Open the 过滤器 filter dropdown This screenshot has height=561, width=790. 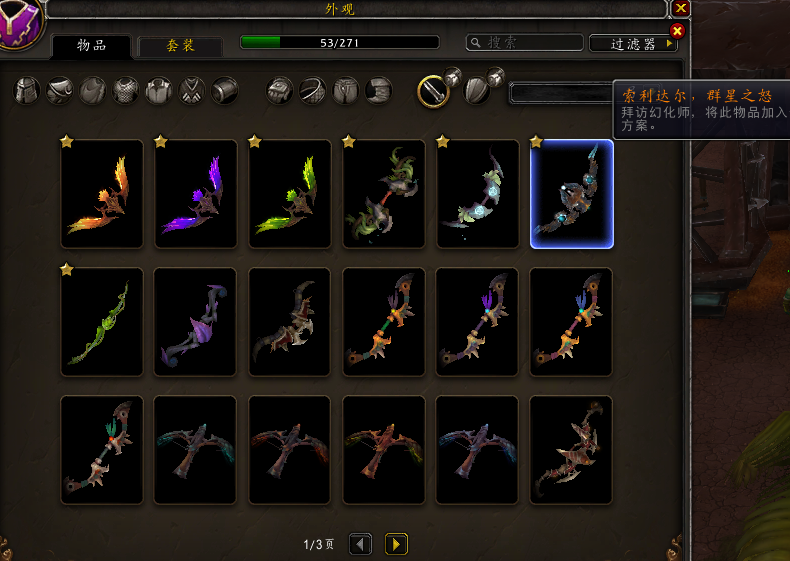point(632,44)
